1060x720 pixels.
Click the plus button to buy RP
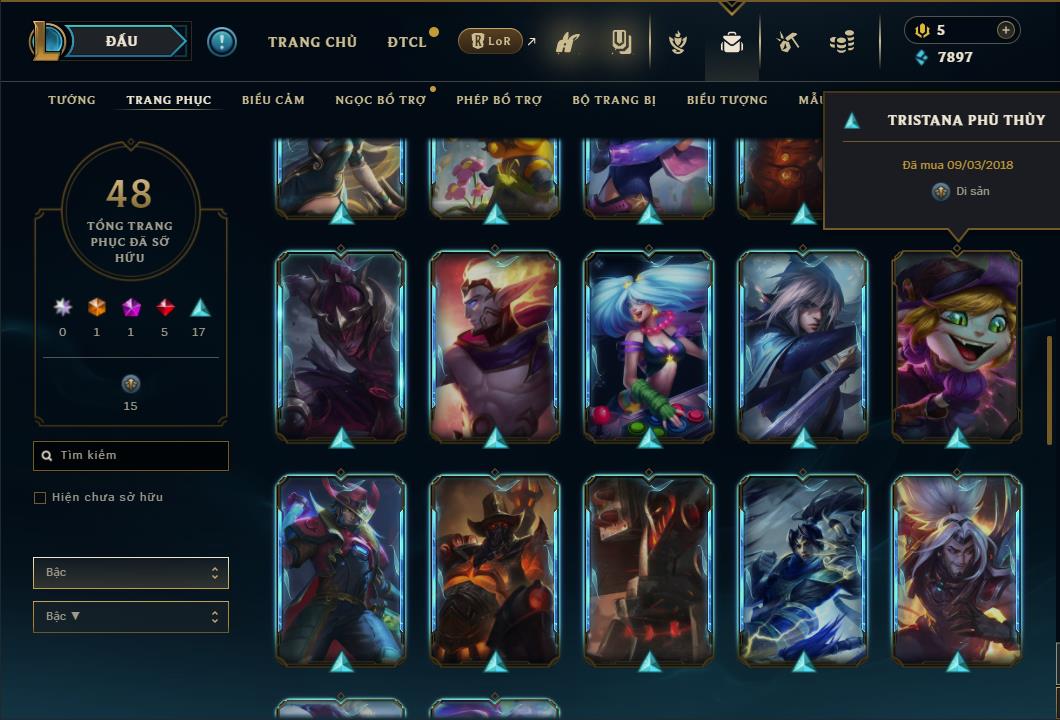1006,30
